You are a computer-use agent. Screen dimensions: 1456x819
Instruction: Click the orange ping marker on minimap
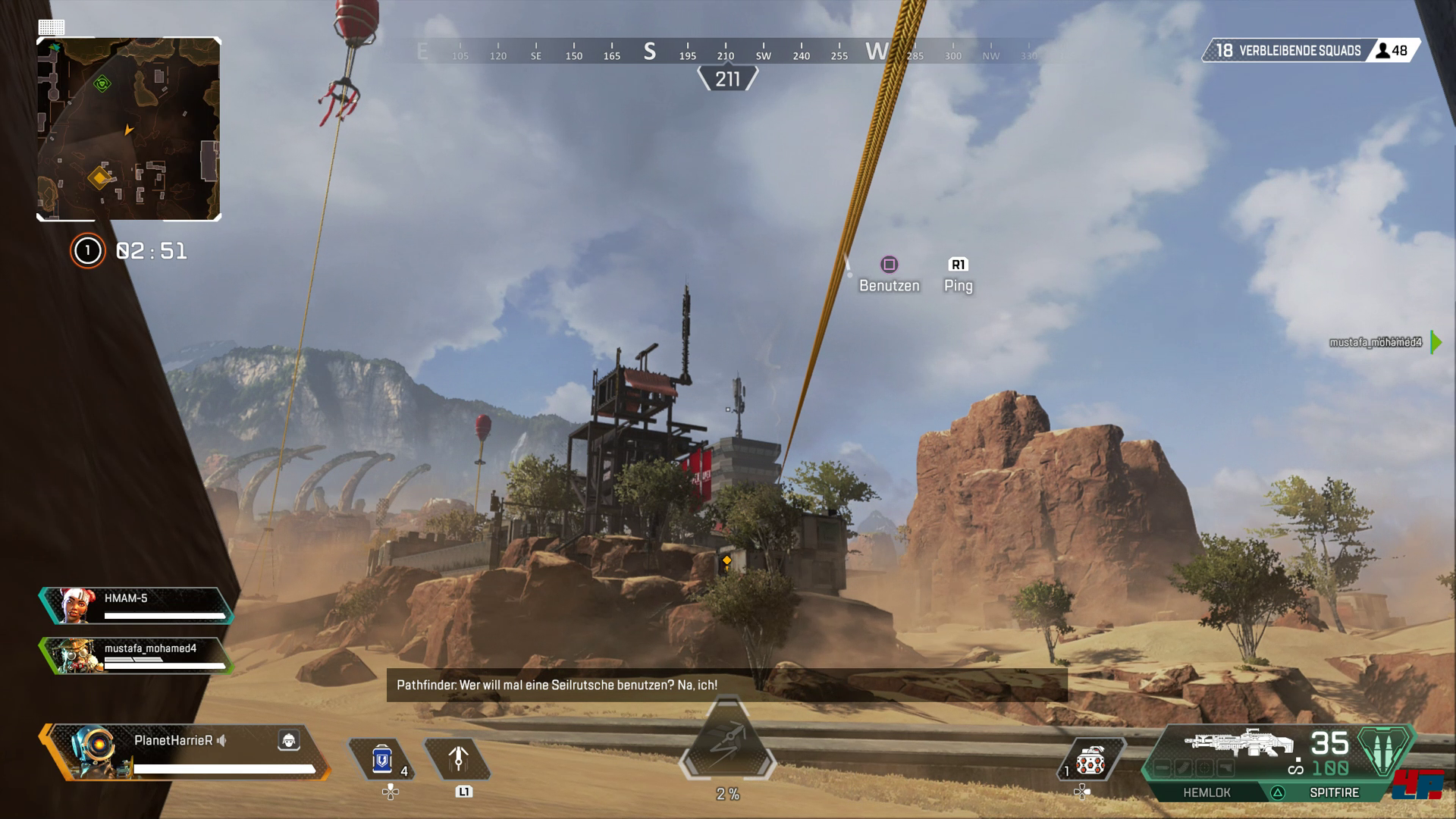(x=99, y=177)
